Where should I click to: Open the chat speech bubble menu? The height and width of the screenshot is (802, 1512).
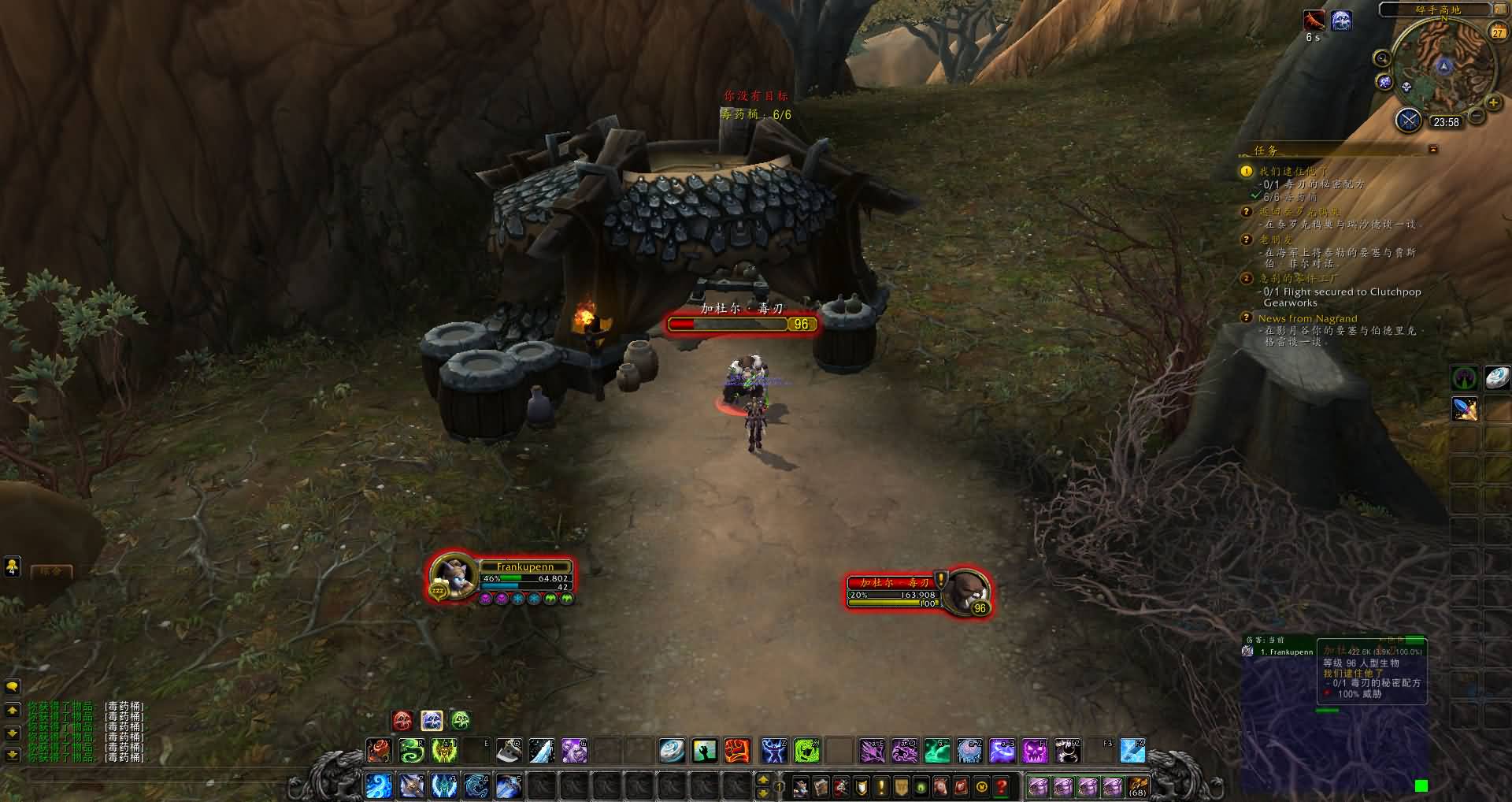pyautogui.click(x=12, y=687)
